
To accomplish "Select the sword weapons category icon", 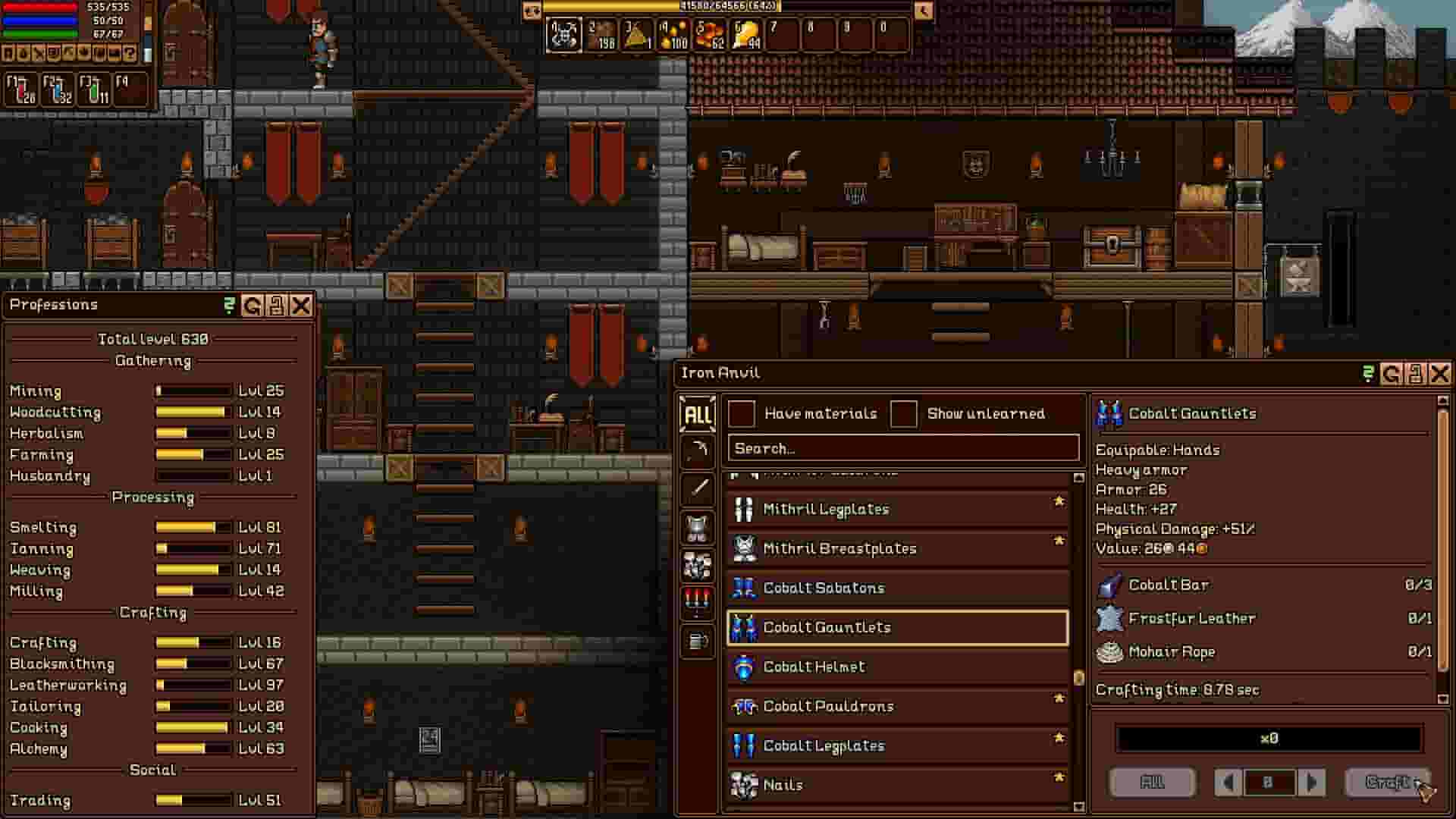I will coord(697,489).
